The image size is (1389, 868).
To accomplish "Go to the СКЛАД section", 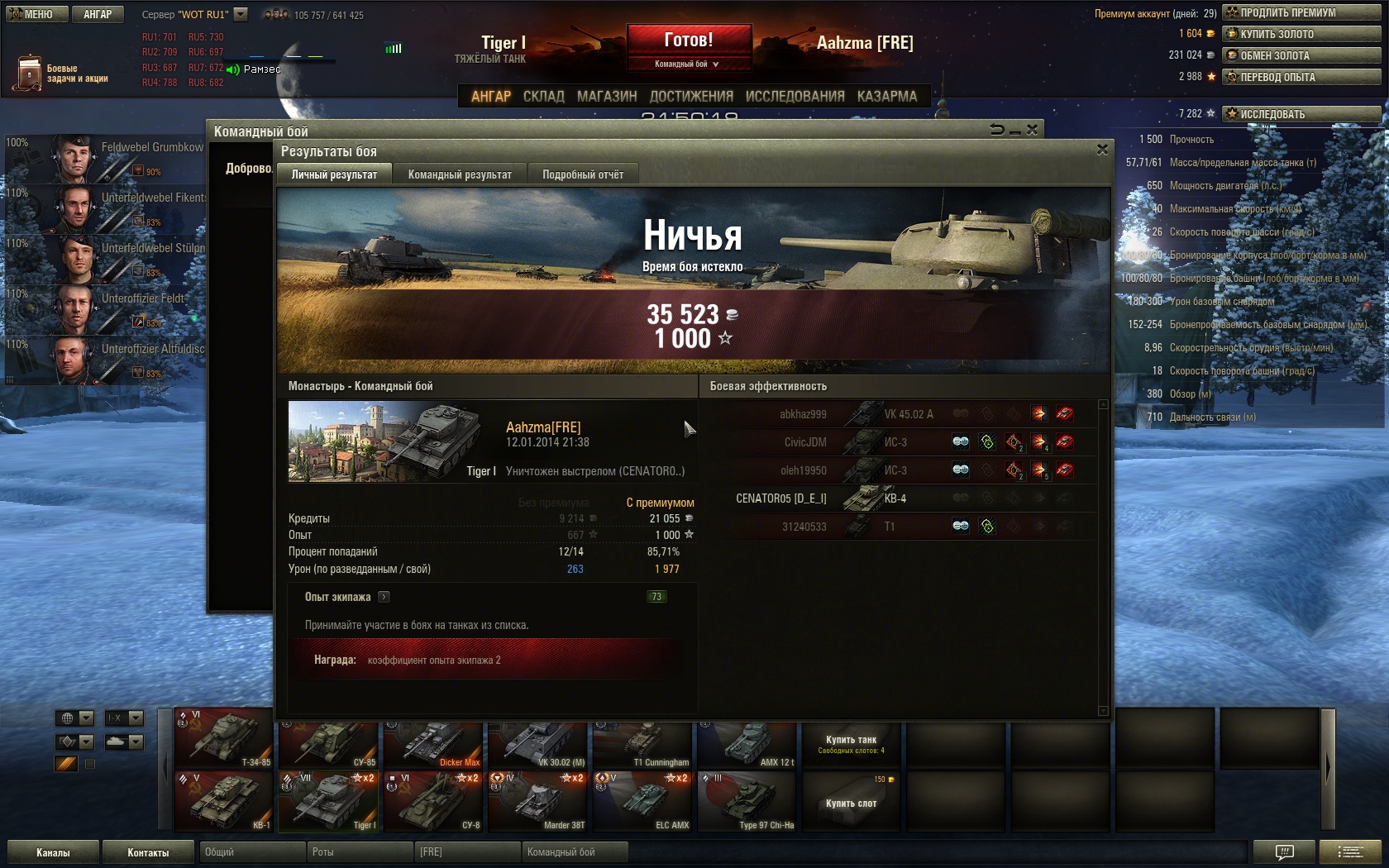I will pos(543,96).
